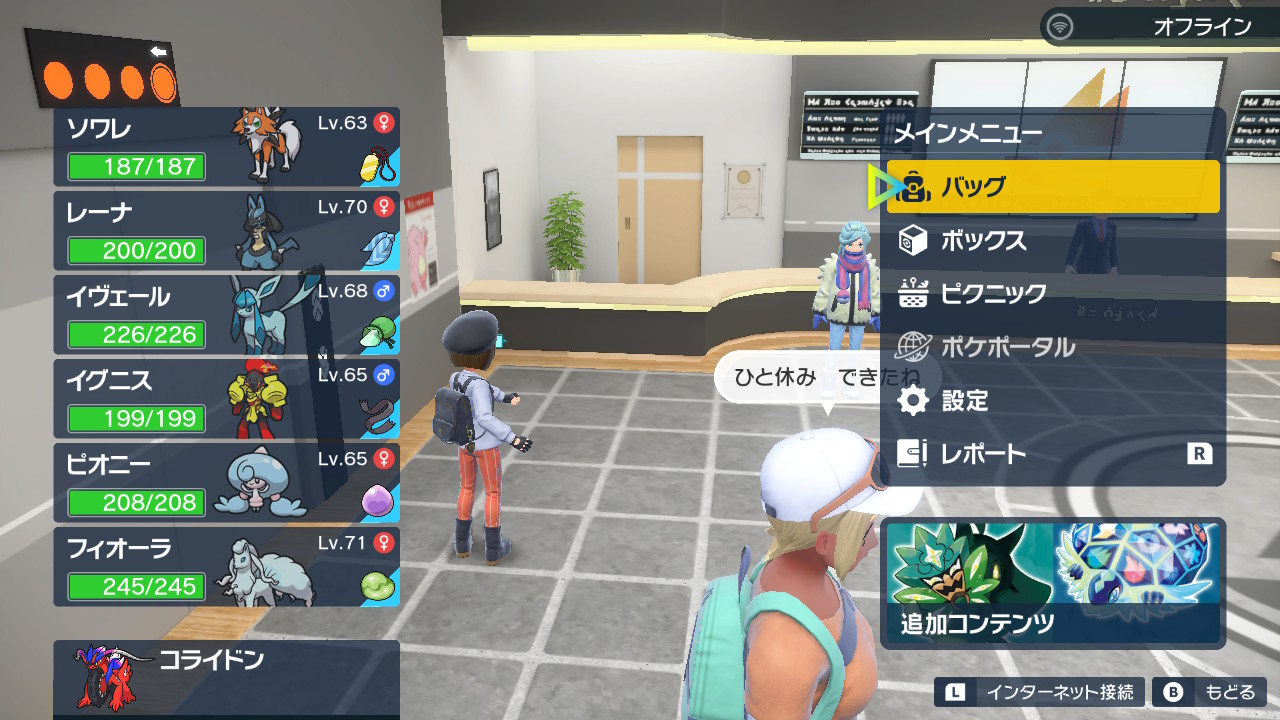Select レポート (Save report) menu entry
1280x720 pixels.
tap(1052, 454)
